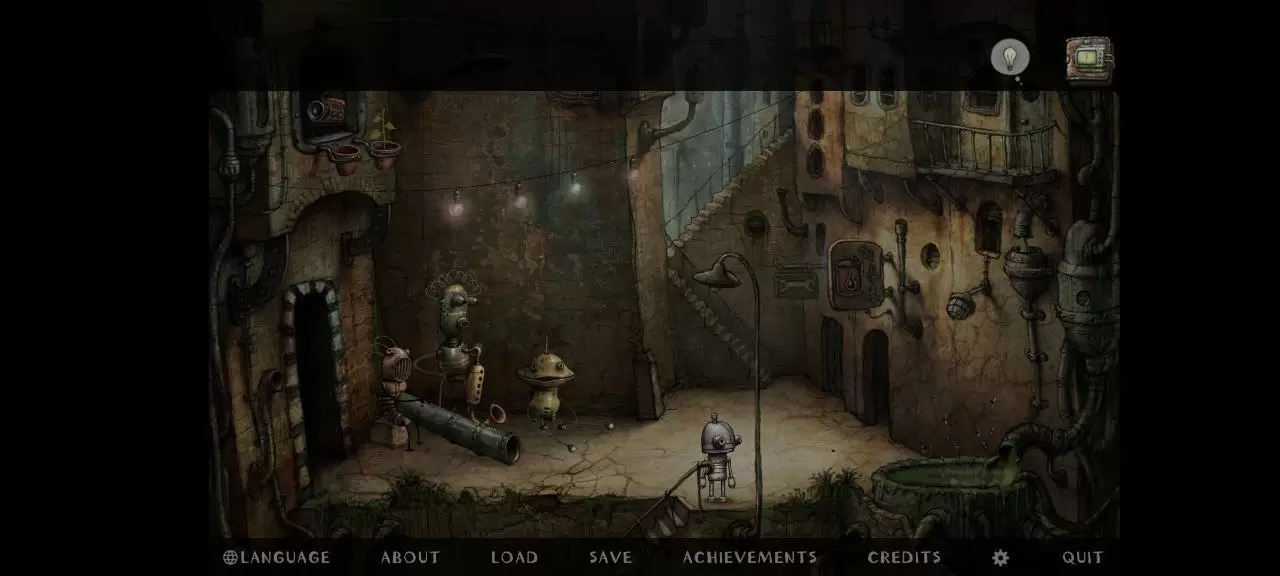Choose Save from the bottom menu

pyautogui.click(x=610, y=558)
